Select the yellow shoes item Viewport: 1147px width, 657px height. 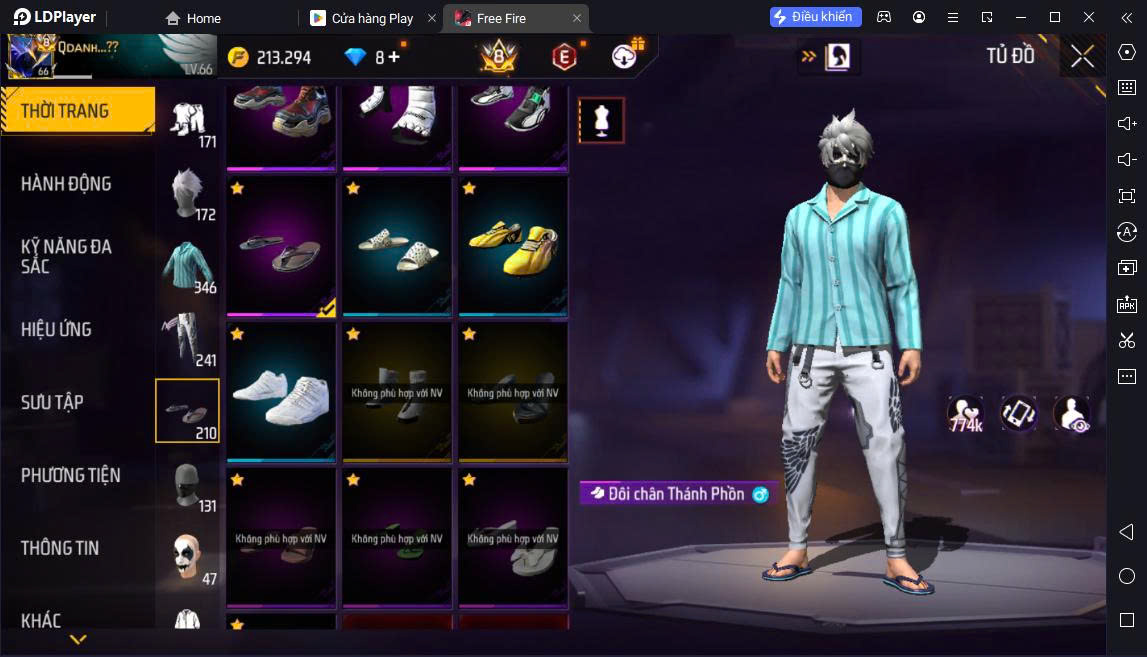coord(513,246)
